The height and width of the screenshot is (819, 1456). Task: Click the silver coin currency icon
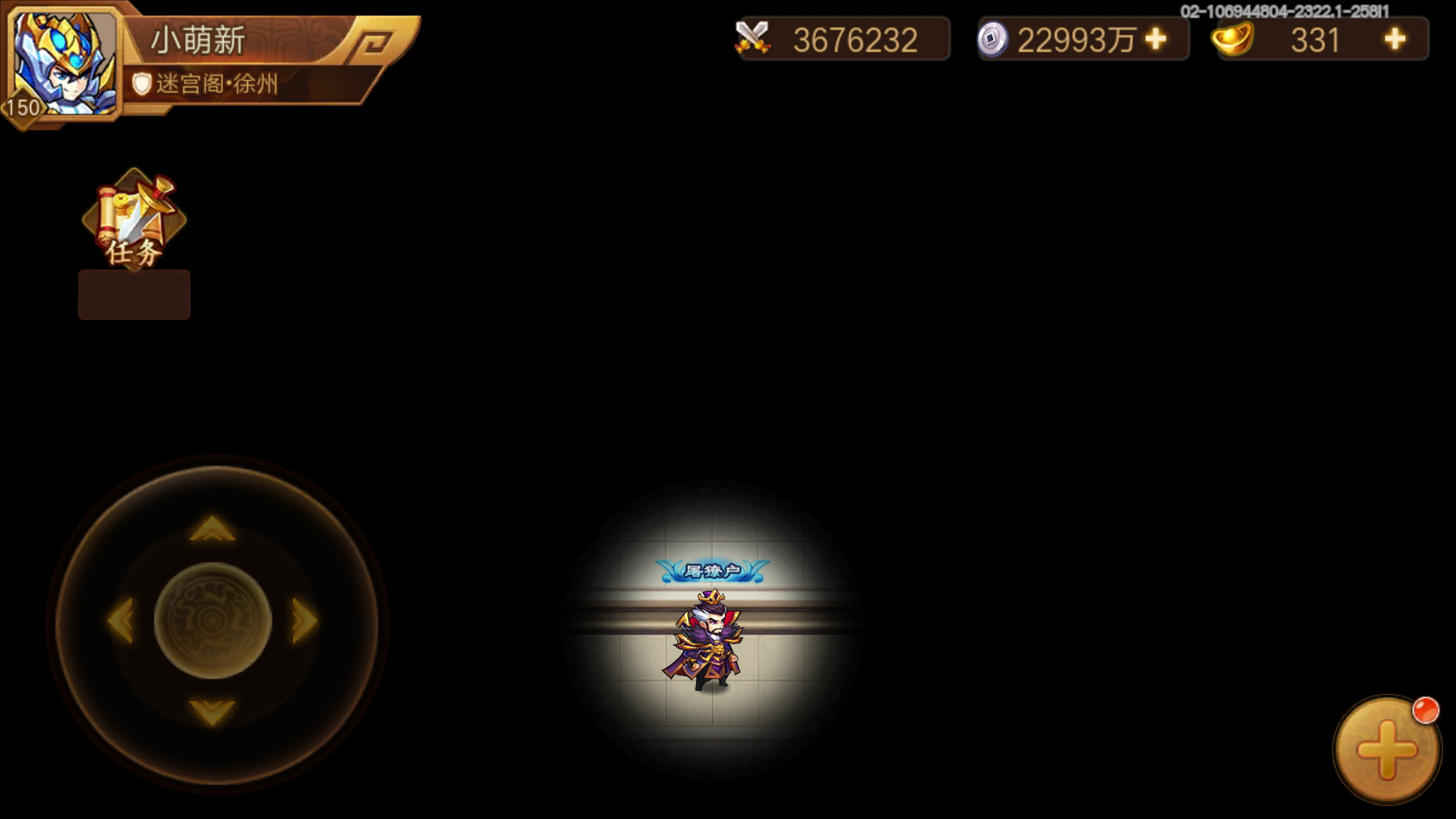click(x=993, y=39)
